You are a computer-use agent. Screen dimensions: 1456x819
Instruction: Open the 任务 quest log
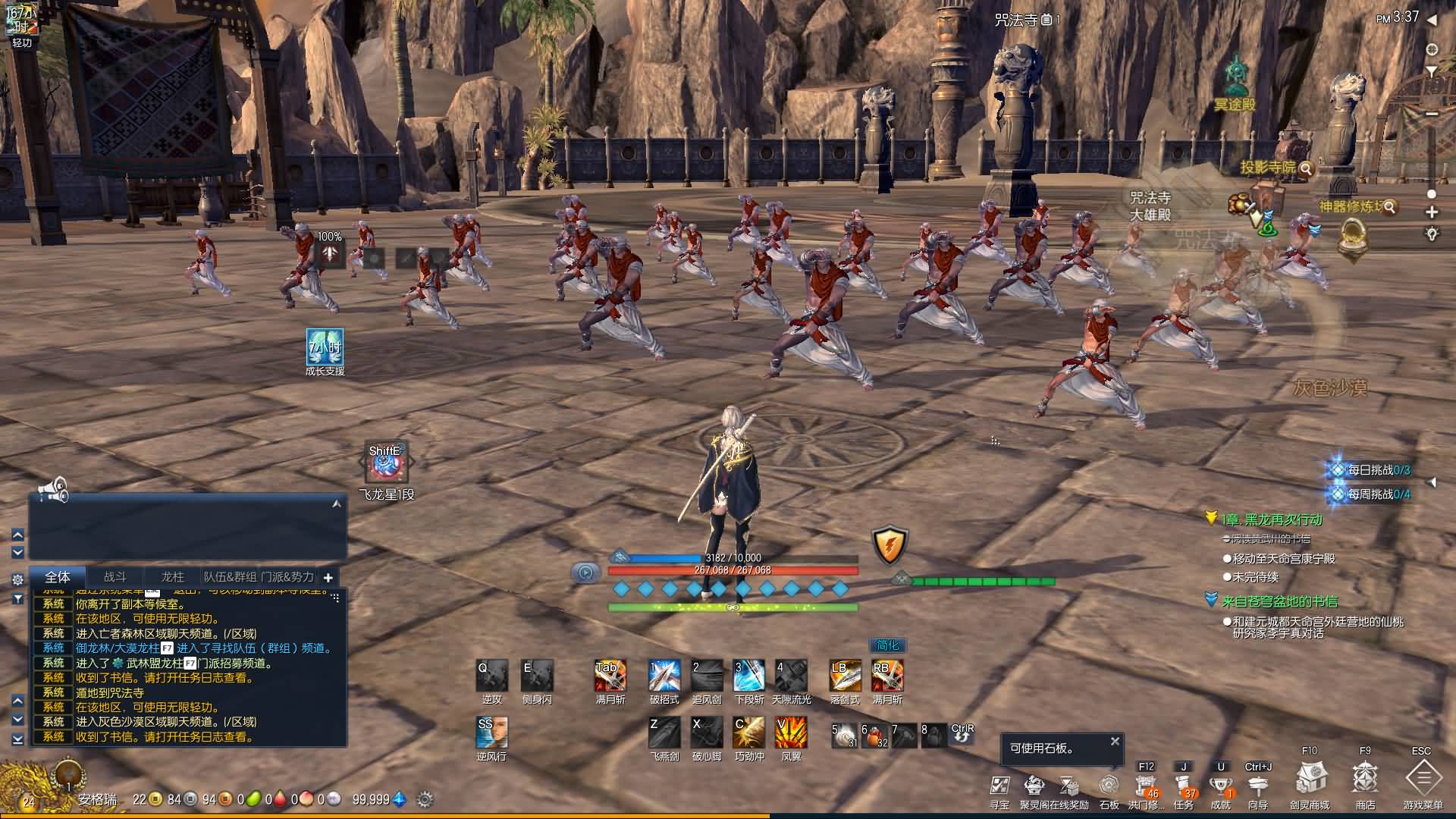tap(1183, 785)
